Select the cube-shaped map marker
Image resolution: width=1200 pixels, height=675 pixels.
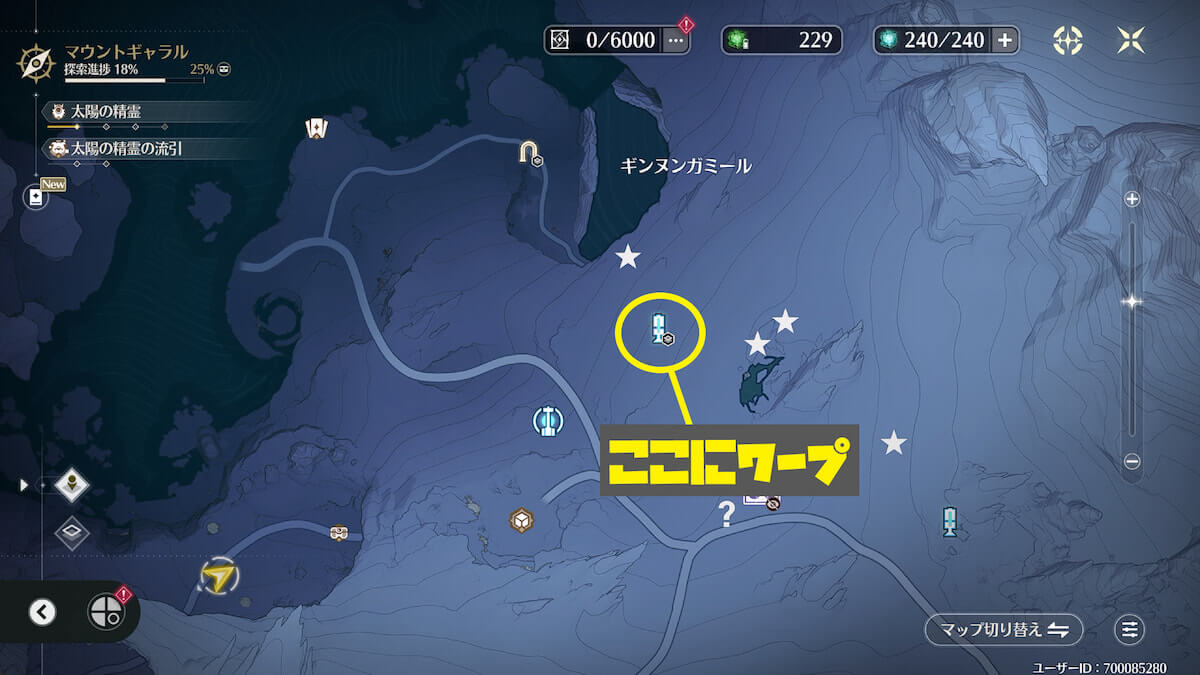pyautogui.click(x=521, y=520)
